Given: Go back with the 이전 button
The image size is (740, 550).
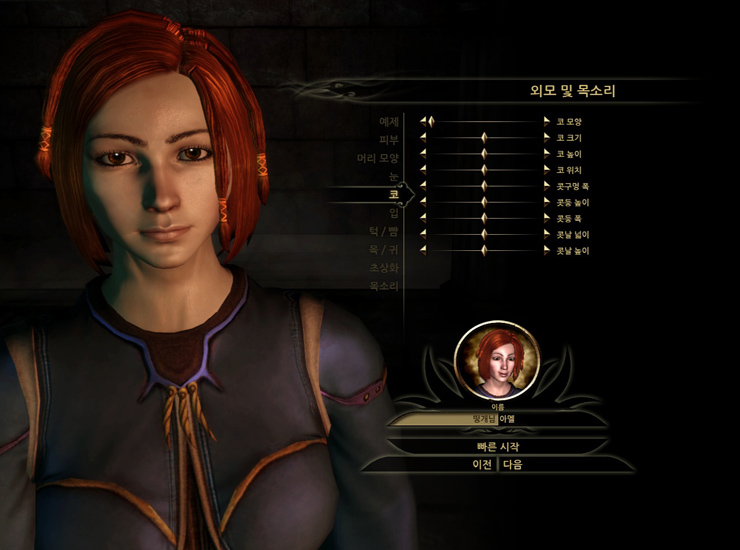Looking at the screenshot, I should click(x=481, y=465).
